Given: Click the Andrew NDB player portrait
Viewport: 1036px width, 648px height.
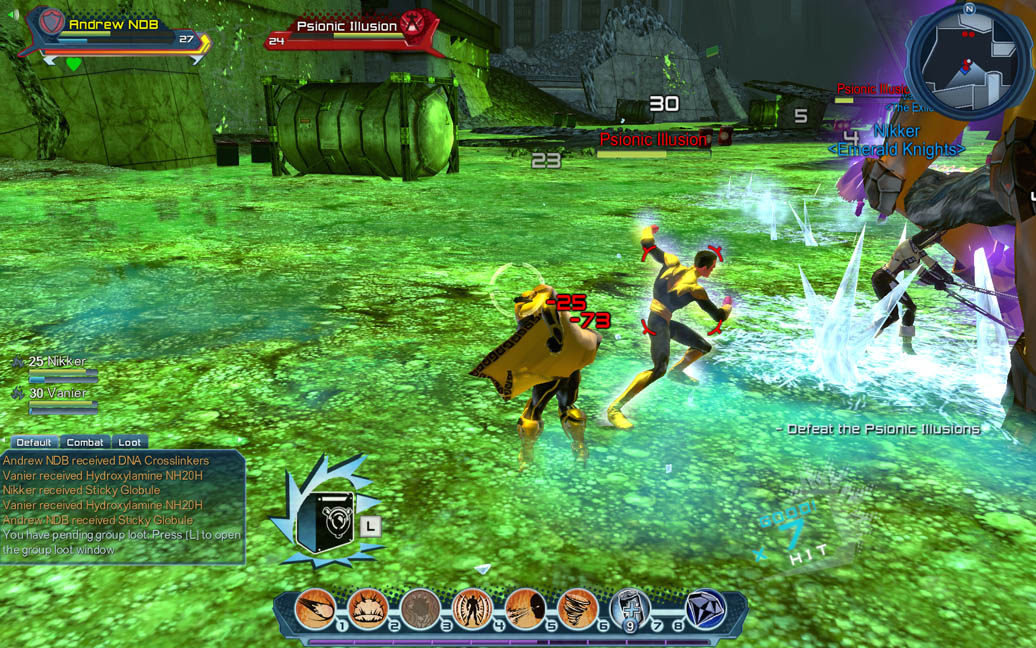Looking at the screenshot, I should (51, 24).
